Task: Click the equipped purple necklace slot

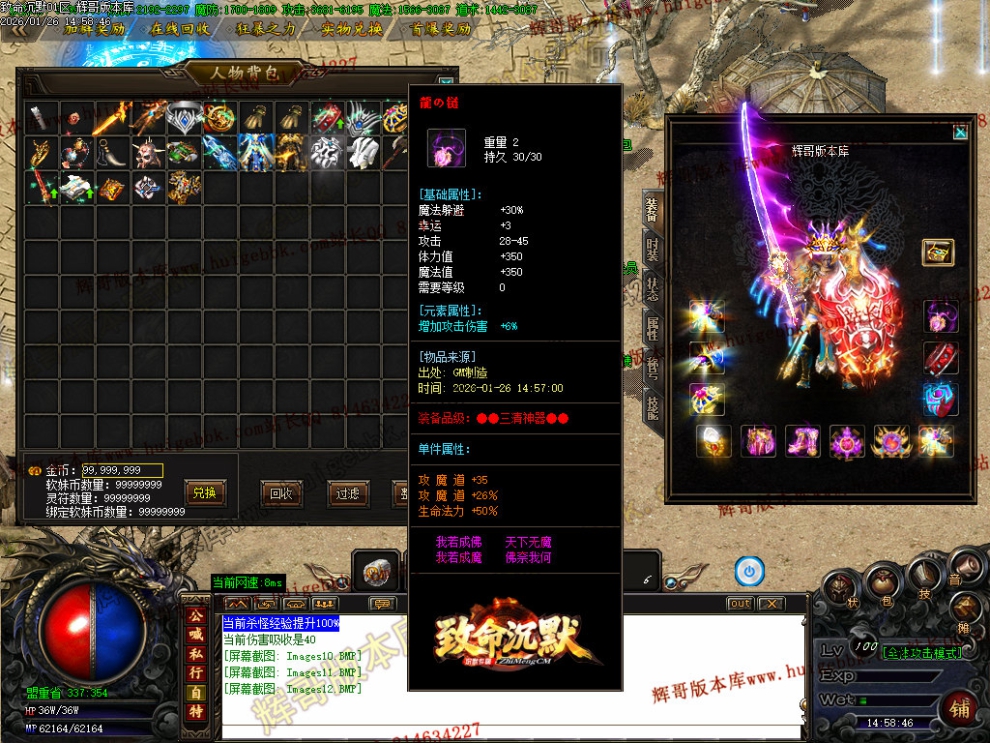Action: [x=940, y=316]
